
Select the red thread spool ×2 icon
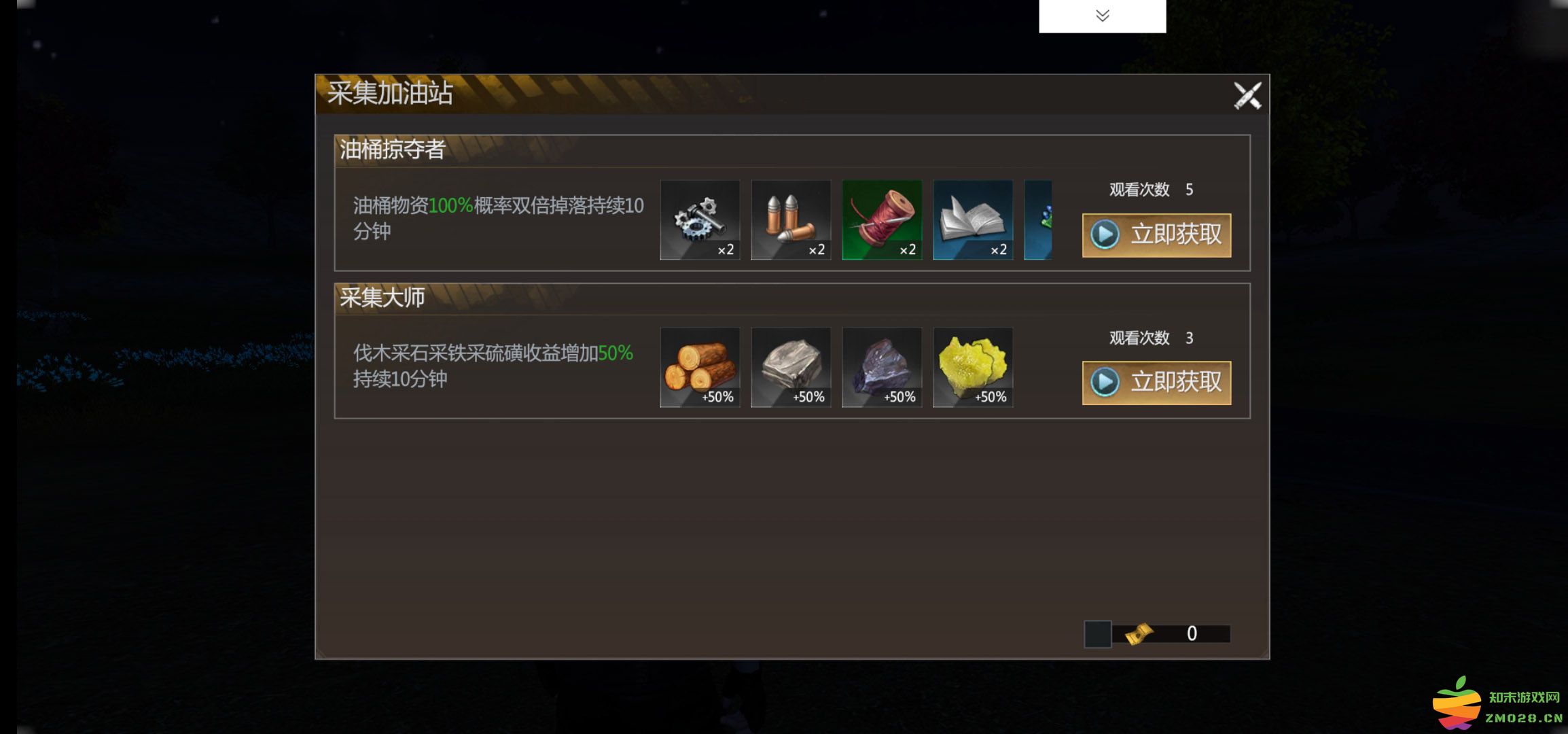883,220
